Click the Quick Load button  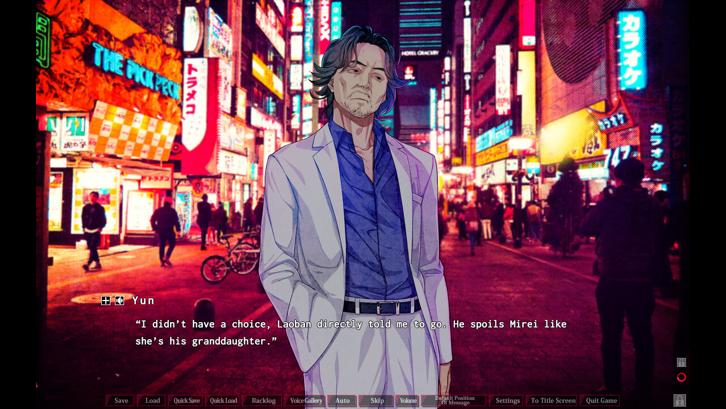(223, 401)
